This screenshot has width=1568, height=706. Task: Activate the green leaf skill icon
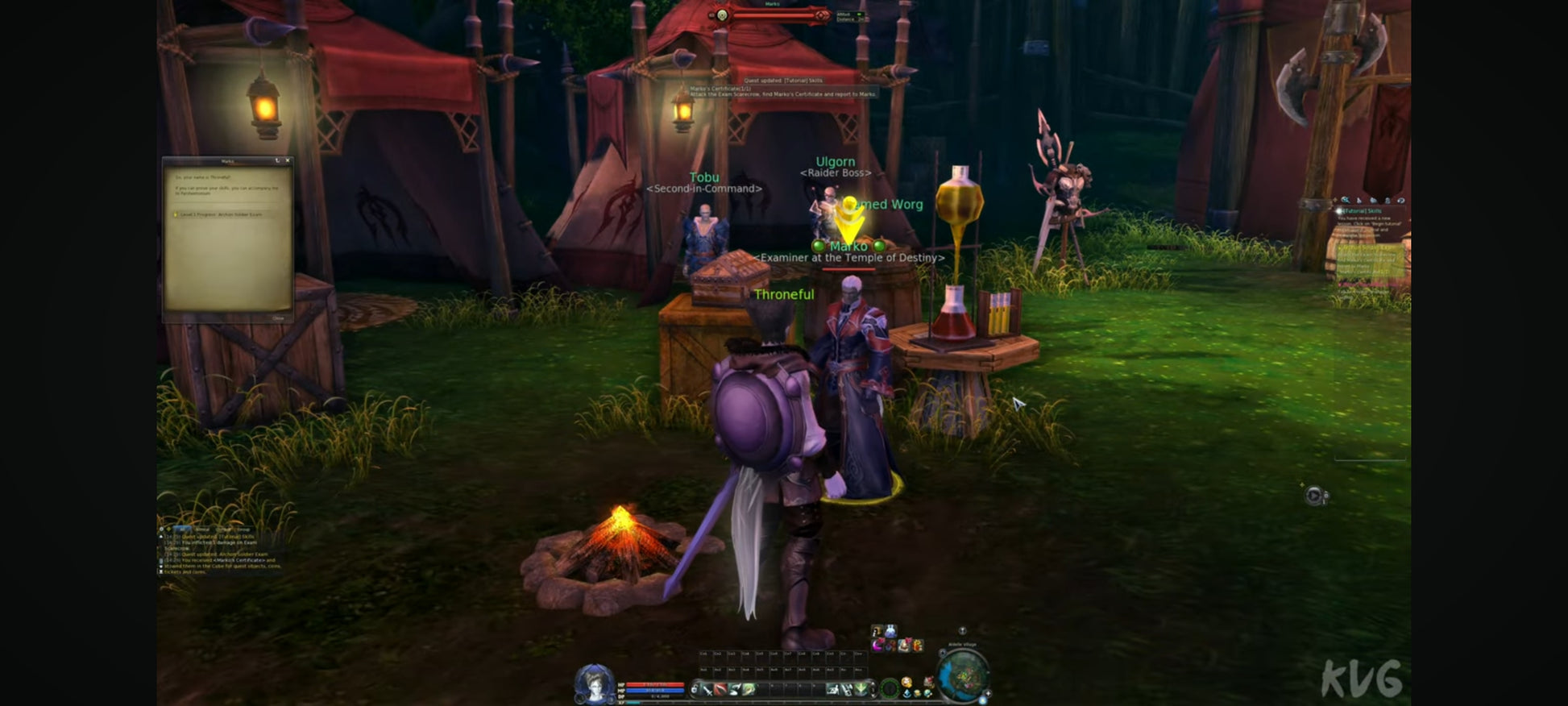pos(749,689)
